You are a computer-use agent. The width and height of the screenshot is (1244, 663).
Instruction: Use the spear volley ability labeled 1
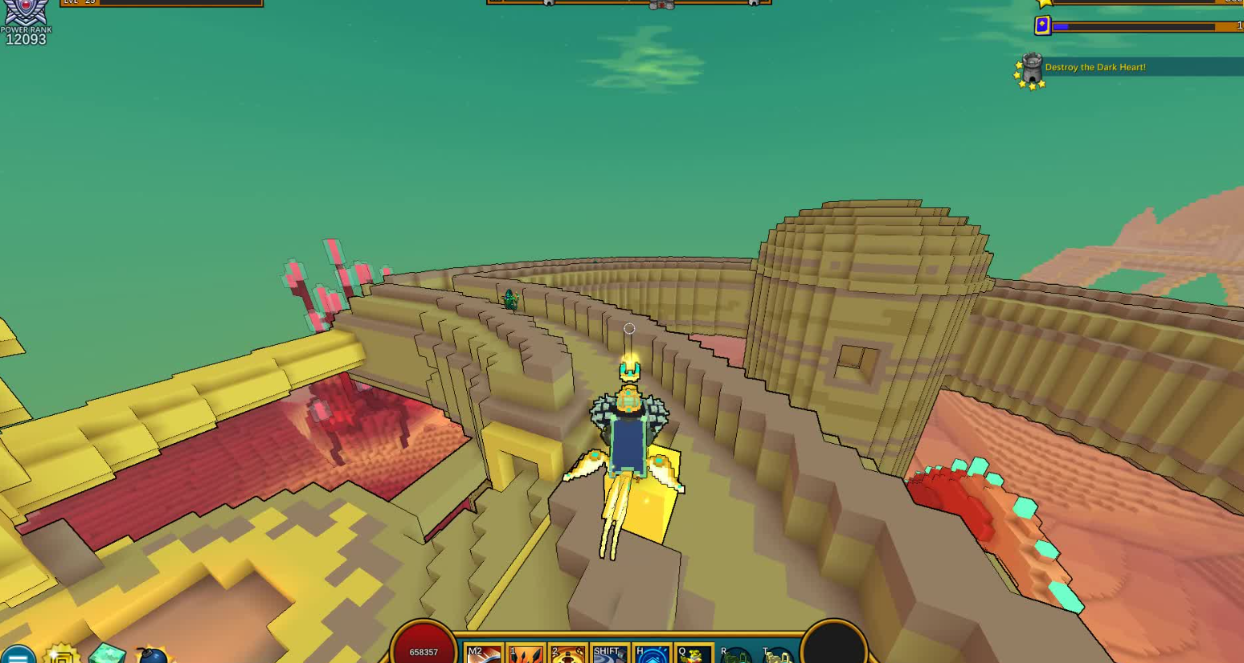click(x=526, y=654)
